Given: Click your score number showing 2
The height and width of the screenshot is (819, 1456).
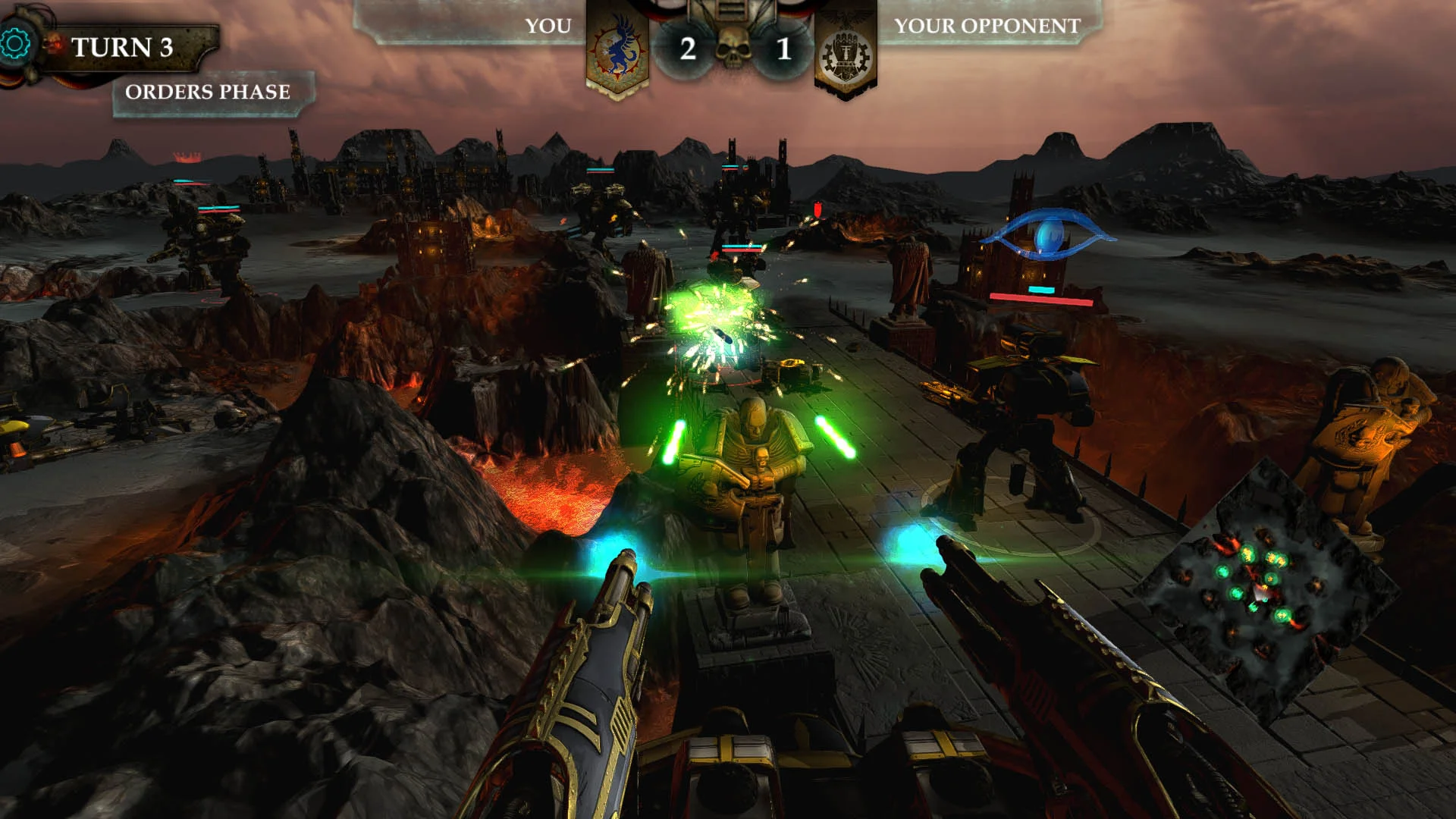Looking at the screenshot, I should coord(686,47).
